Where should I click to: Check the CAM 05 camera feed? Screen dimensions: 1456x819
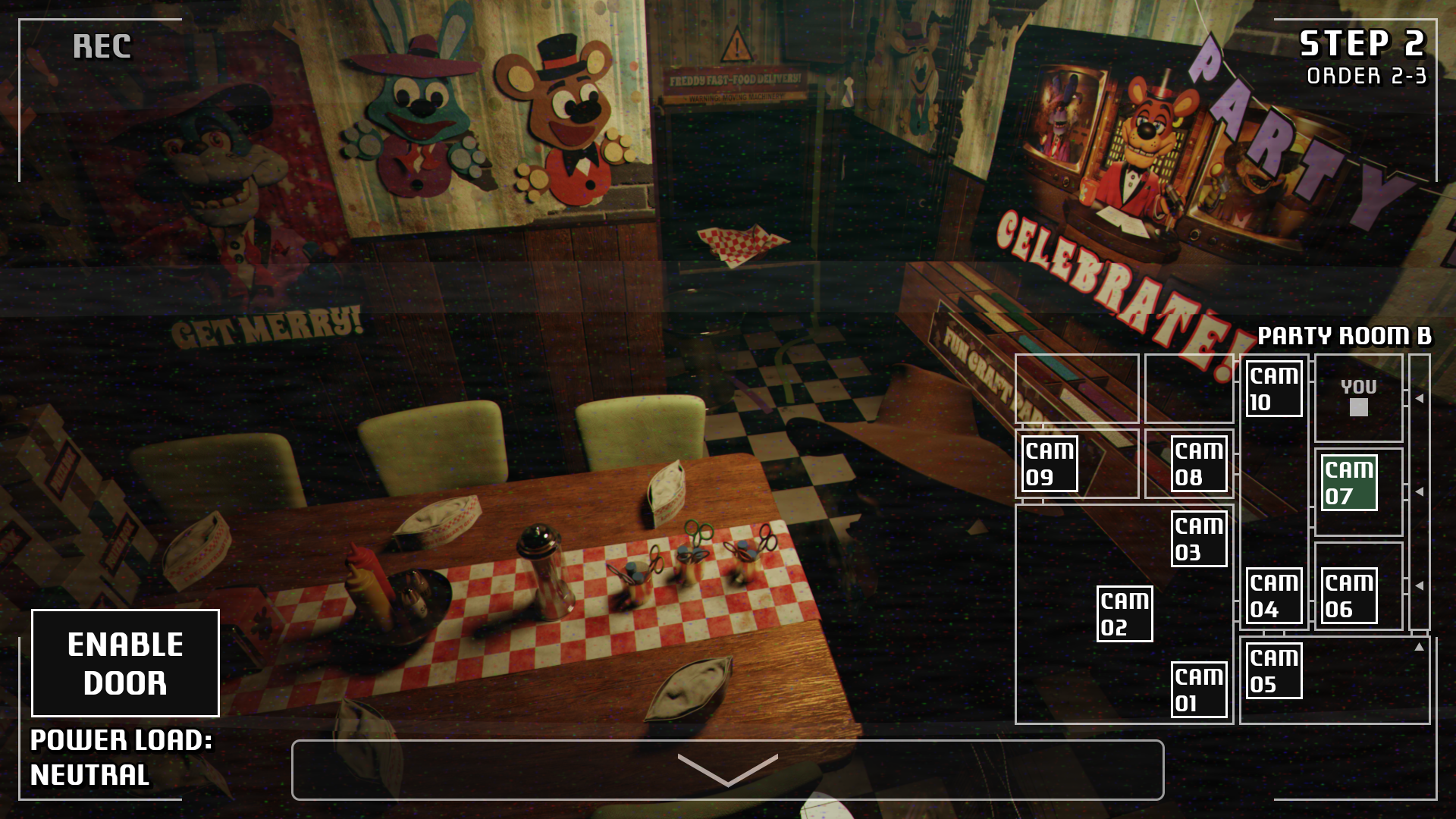[1273, 670]
